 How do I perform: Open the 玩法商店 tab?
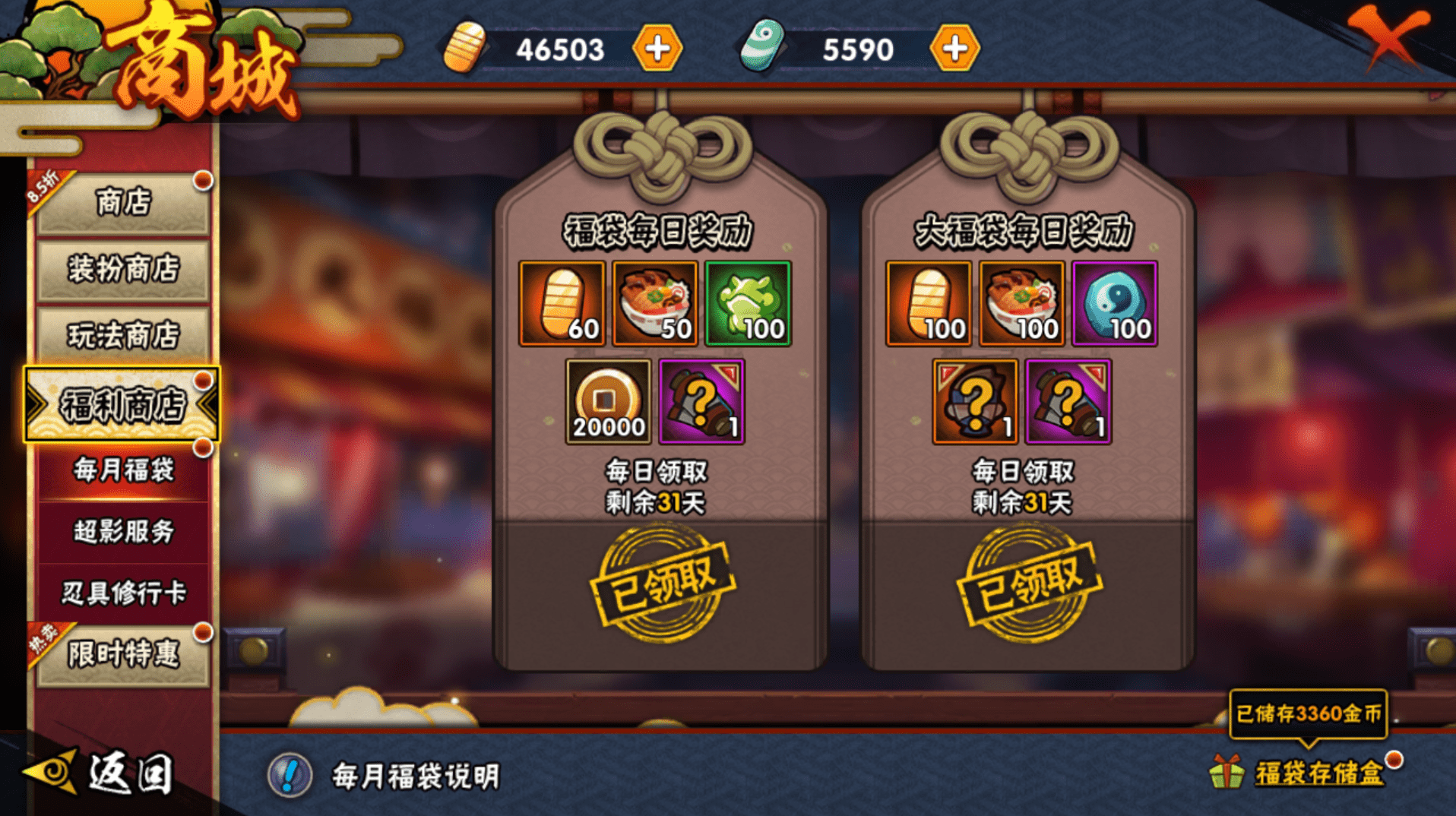tap(122, 335)
